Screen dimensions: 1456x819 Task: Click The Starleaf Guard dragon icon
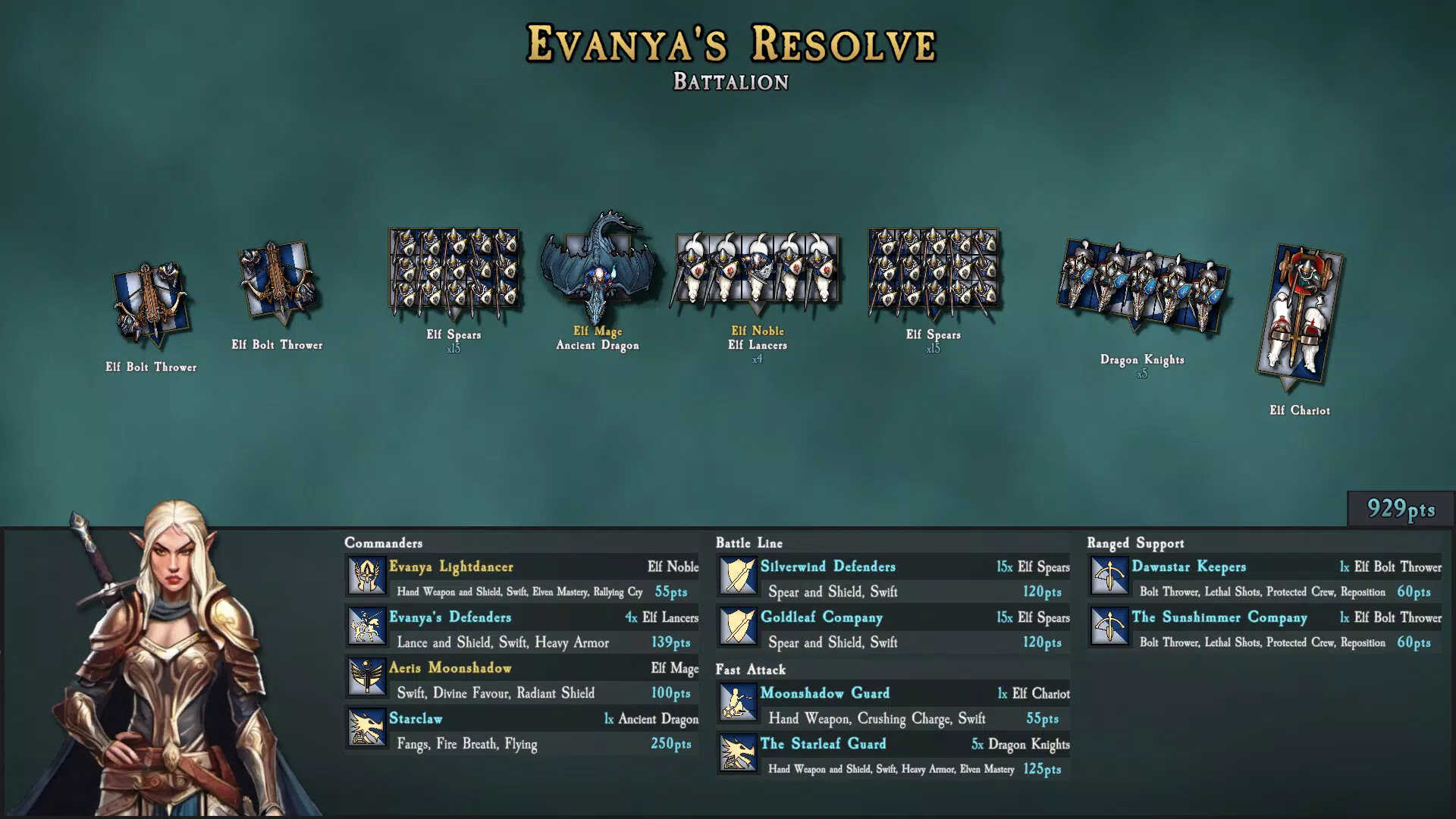738,754
